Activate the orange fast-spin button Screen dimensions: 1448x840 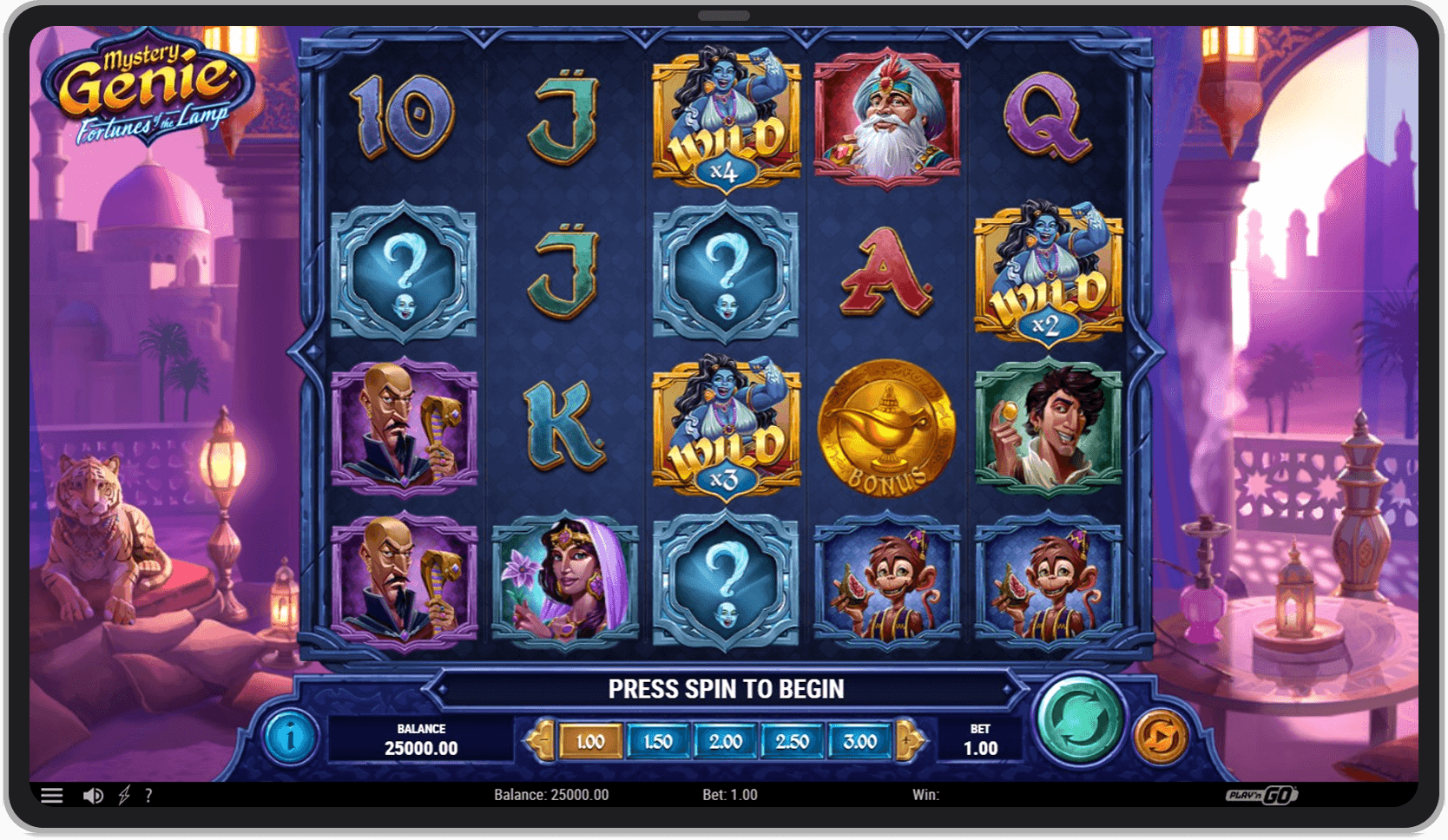pos(1162,734)
